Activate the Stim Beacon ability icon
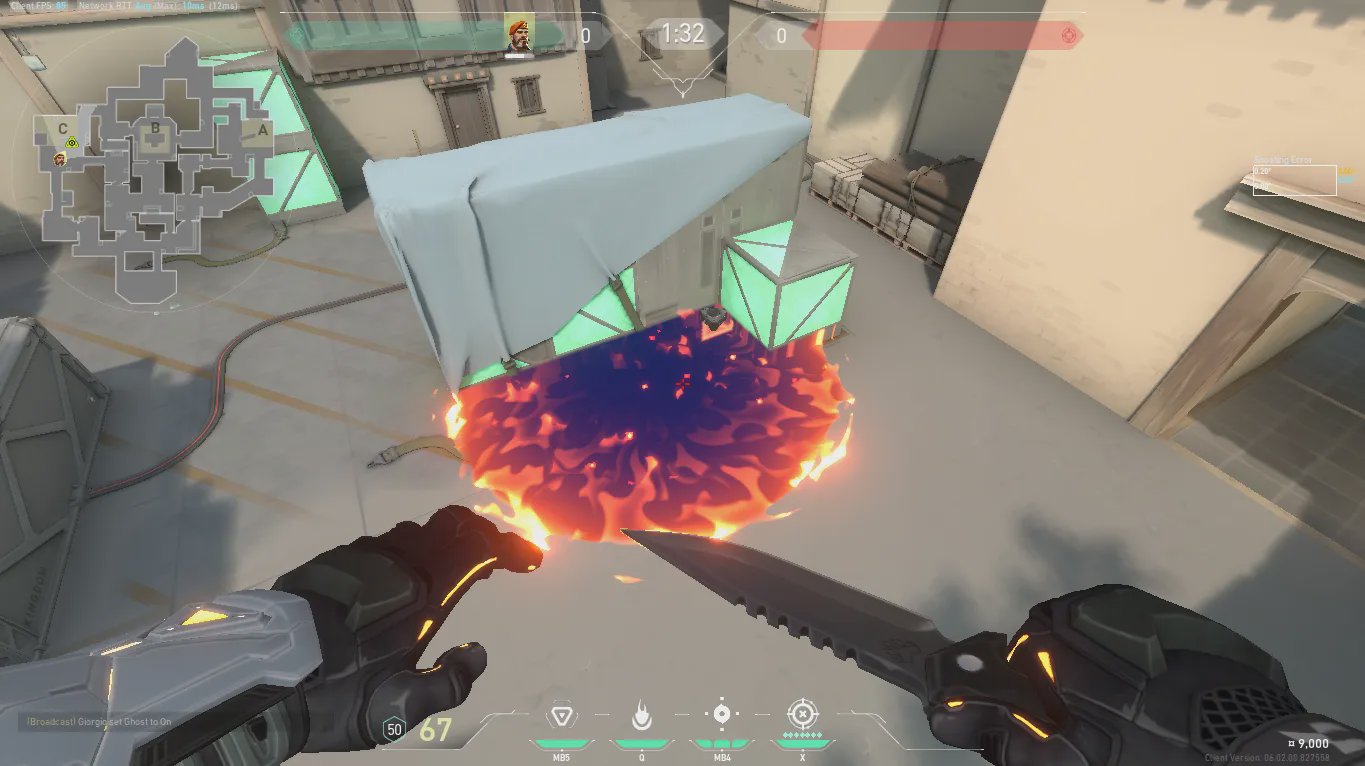 [561, 716]
